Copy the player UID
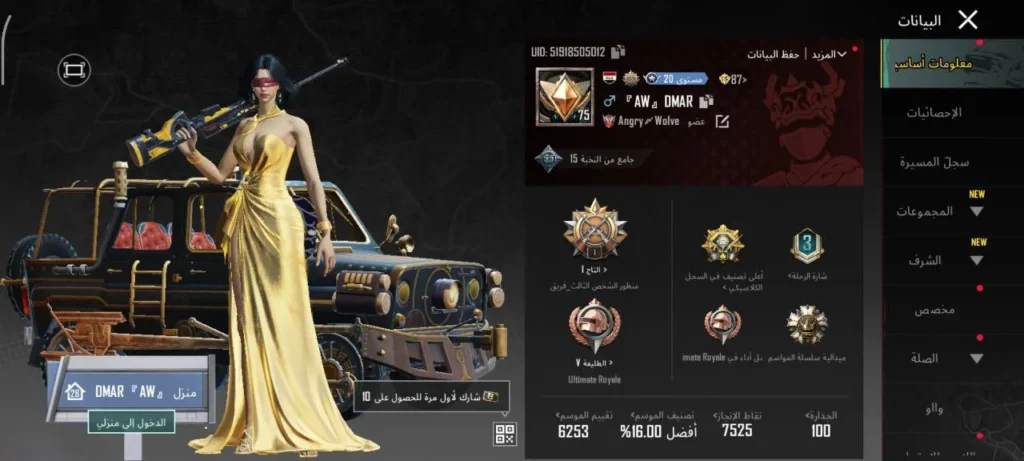Image resolution: width=1024 pixels, height=461 pixels. coord(619,51)
